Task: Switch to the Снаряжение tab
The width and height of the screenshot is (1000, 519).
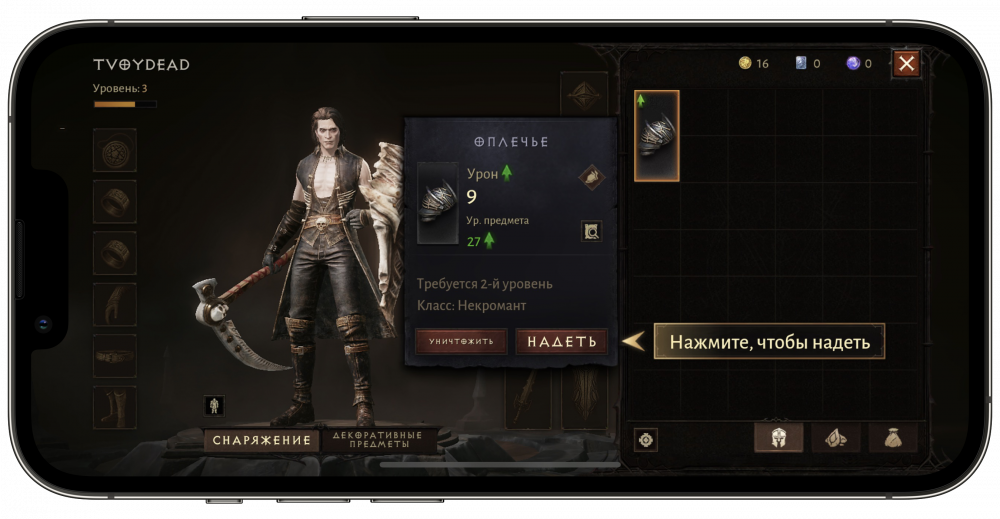Action: tap(260, 440)
